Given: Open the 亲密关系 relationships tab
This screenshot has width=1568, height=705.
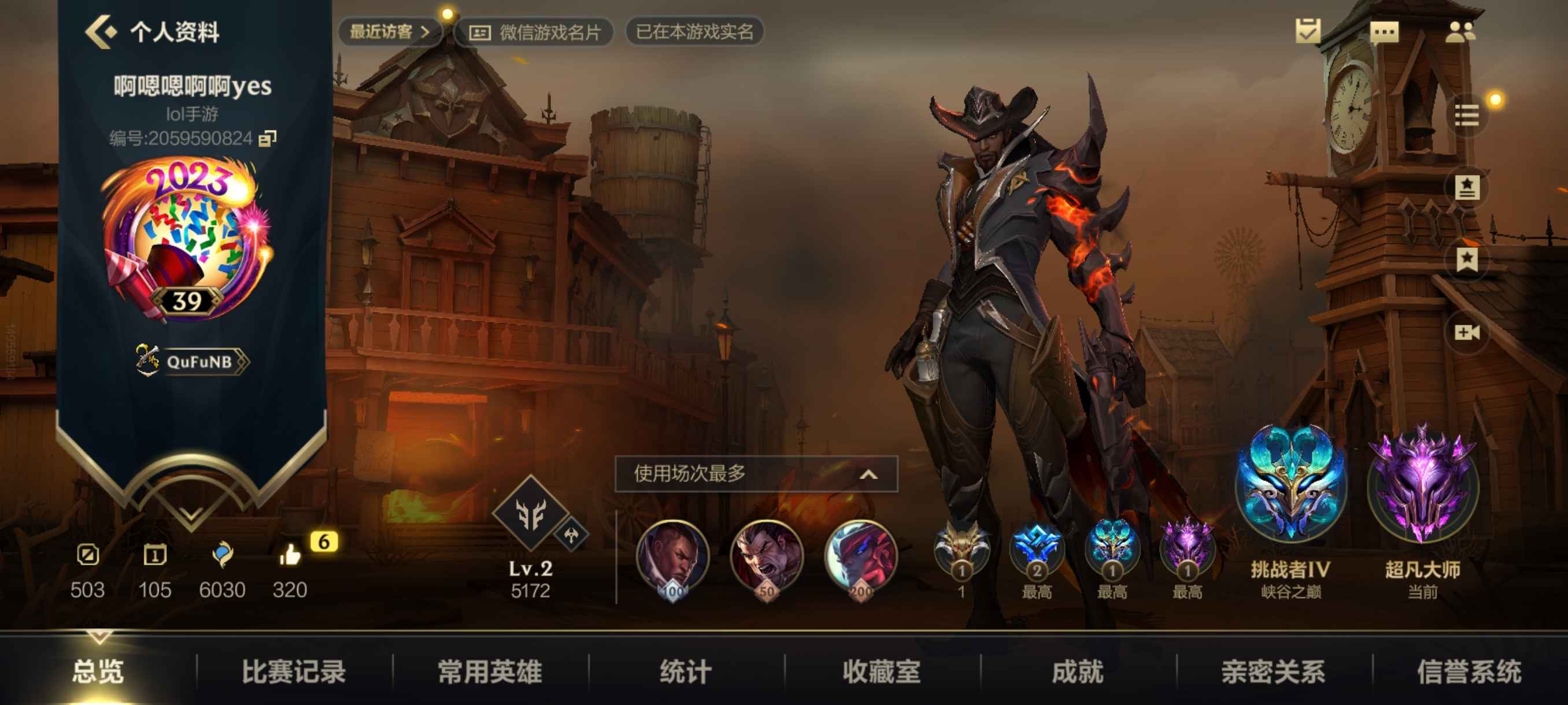Looking at the screenshot, I should point(1273,671).
